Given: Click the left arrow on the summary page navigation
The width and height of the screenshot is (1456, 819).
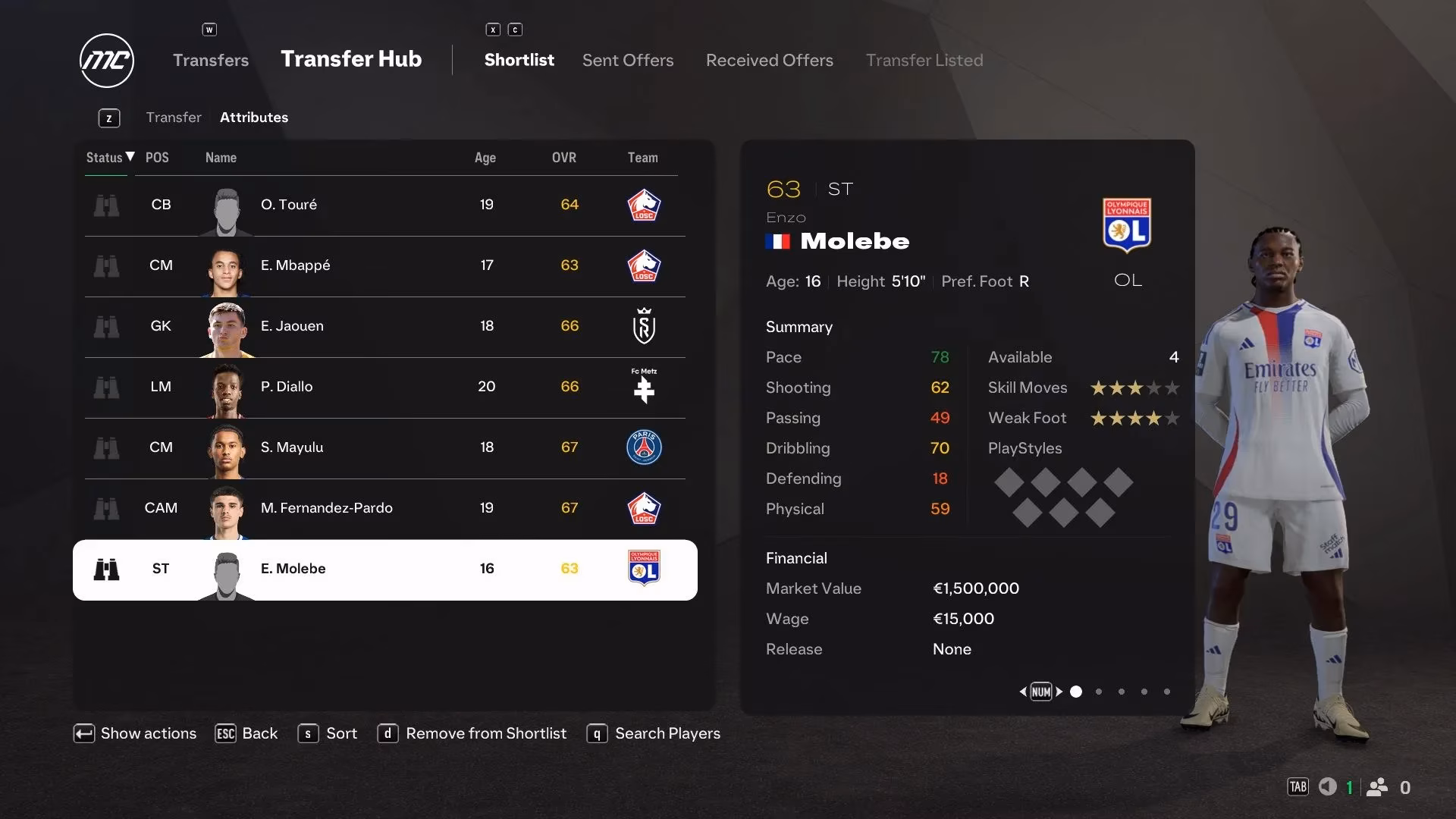Looking at the screenshot, I should [x=1022, y=692].
